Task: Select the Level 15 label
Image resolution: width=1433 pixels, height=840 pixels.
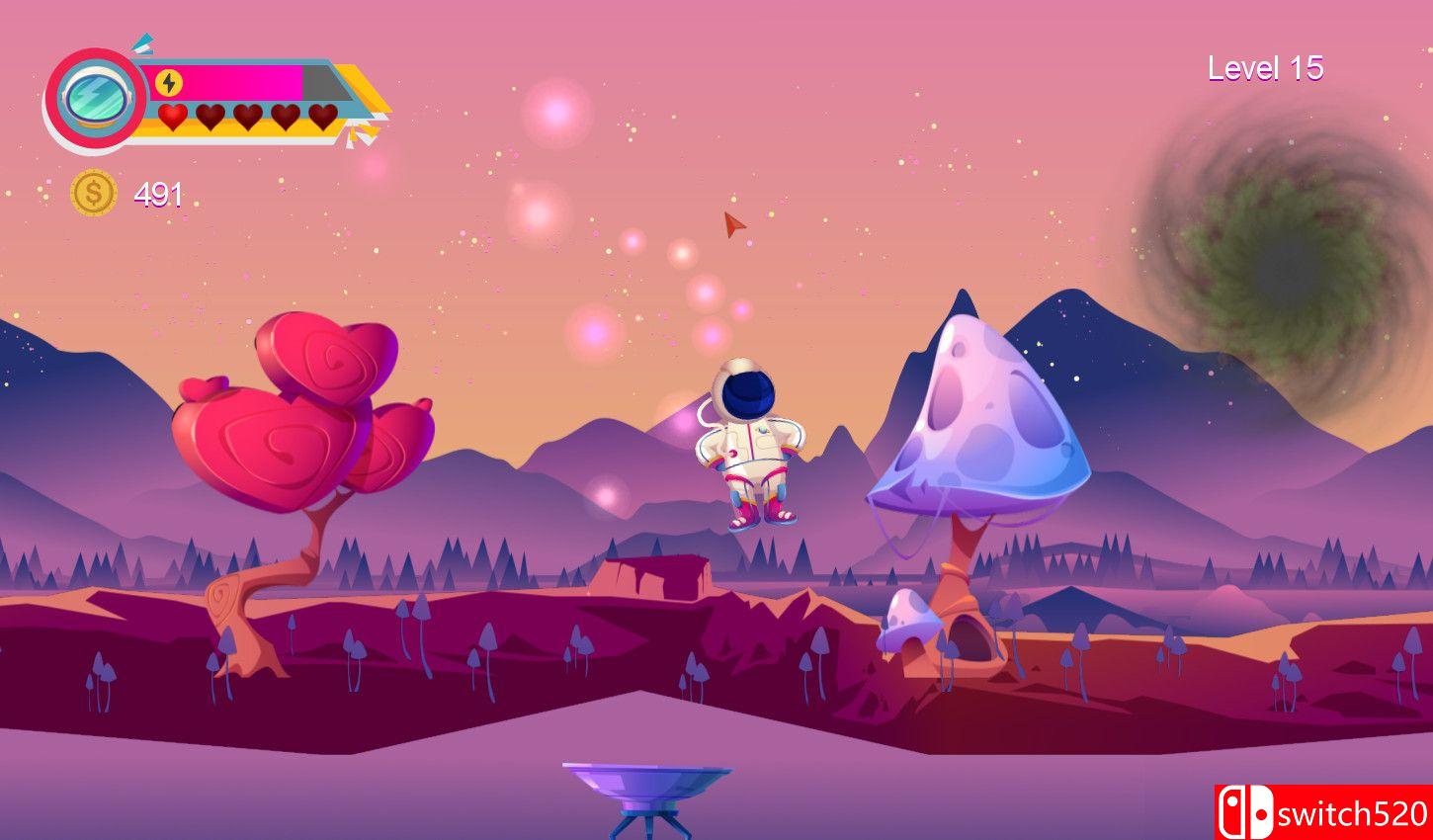Action: pyautogui.click(x=1267, y=68)
